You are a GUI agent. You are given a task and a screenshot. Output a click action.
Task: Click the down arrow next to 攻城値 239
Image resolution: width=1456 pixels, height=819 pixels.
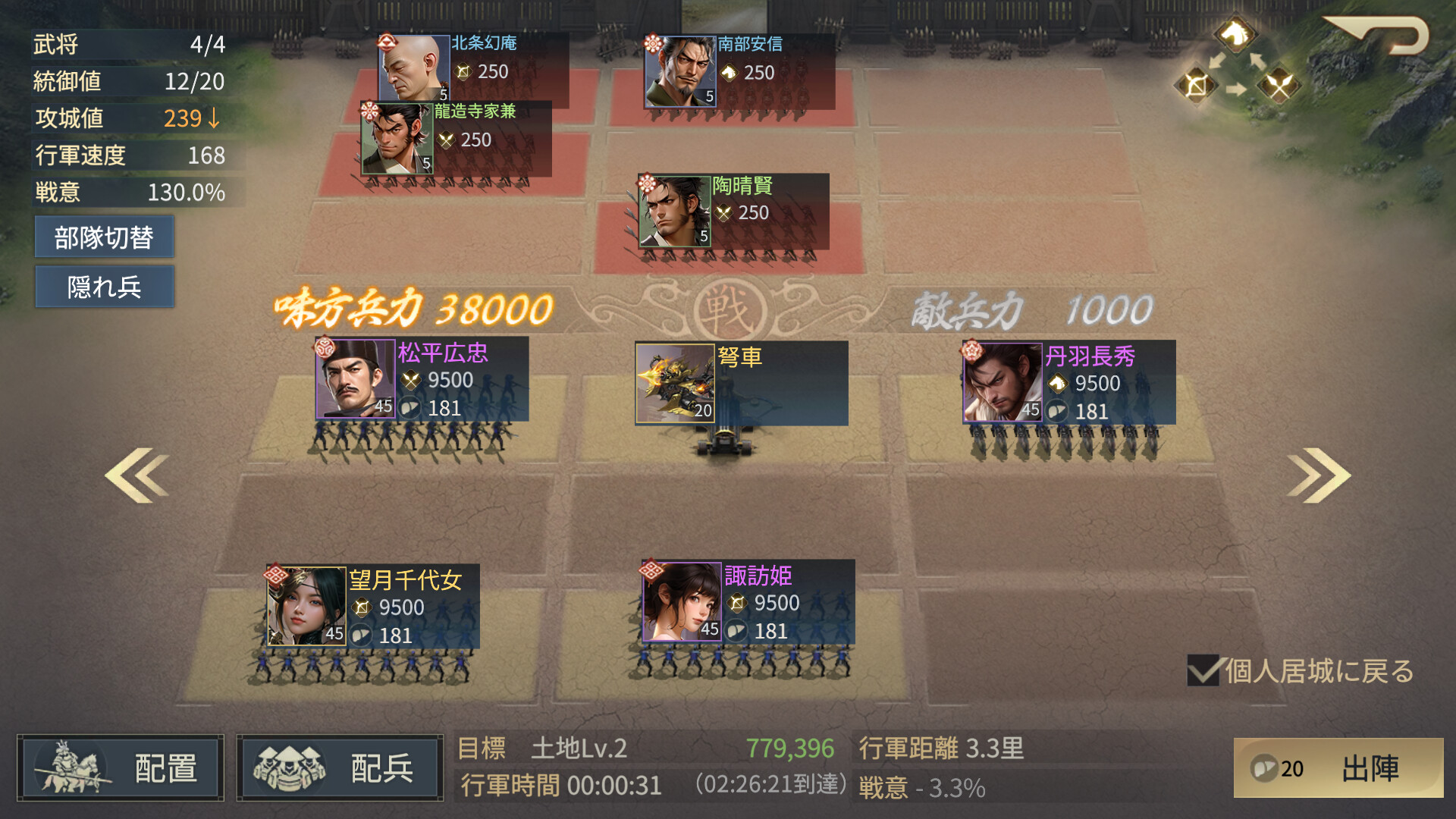click(x=215, y=119)
